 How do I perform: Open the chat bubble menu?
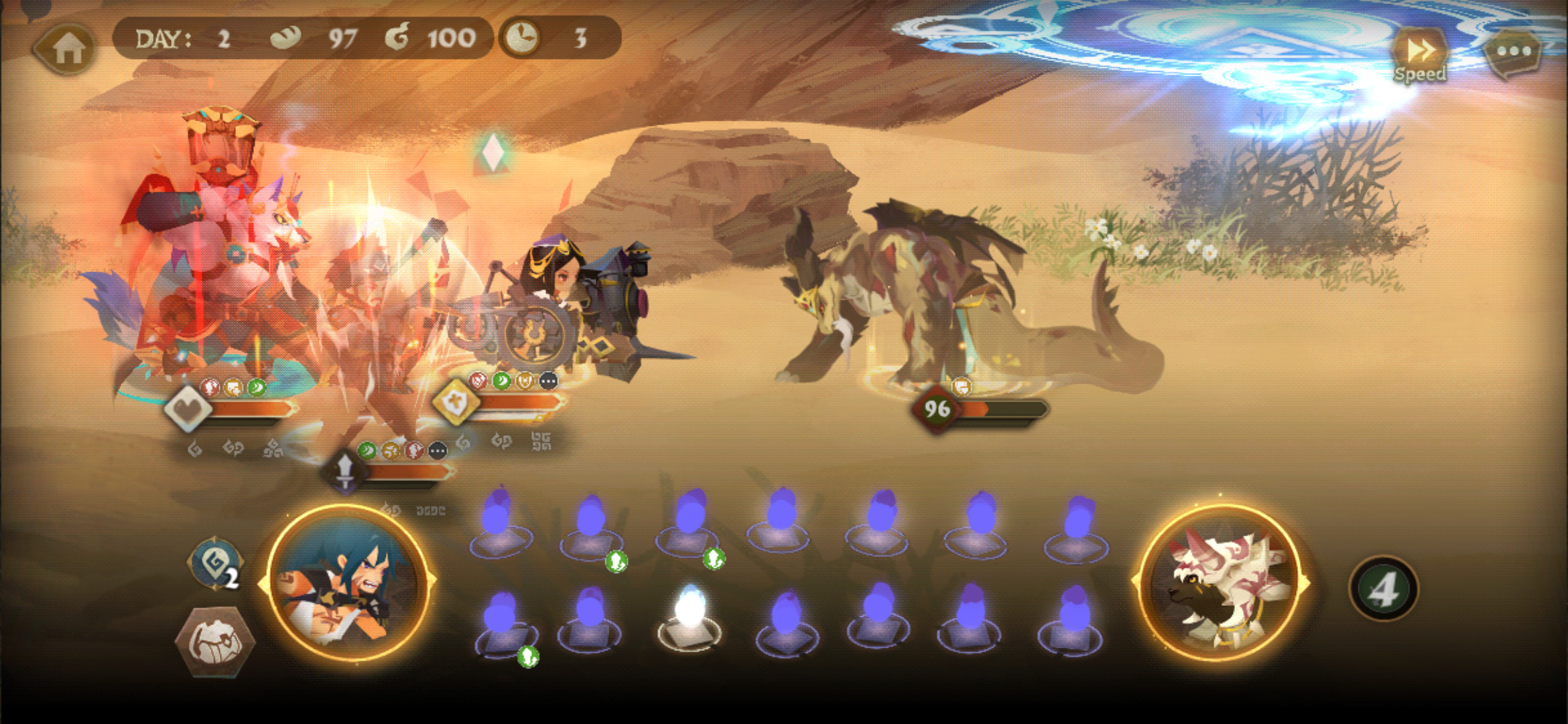1513,52
